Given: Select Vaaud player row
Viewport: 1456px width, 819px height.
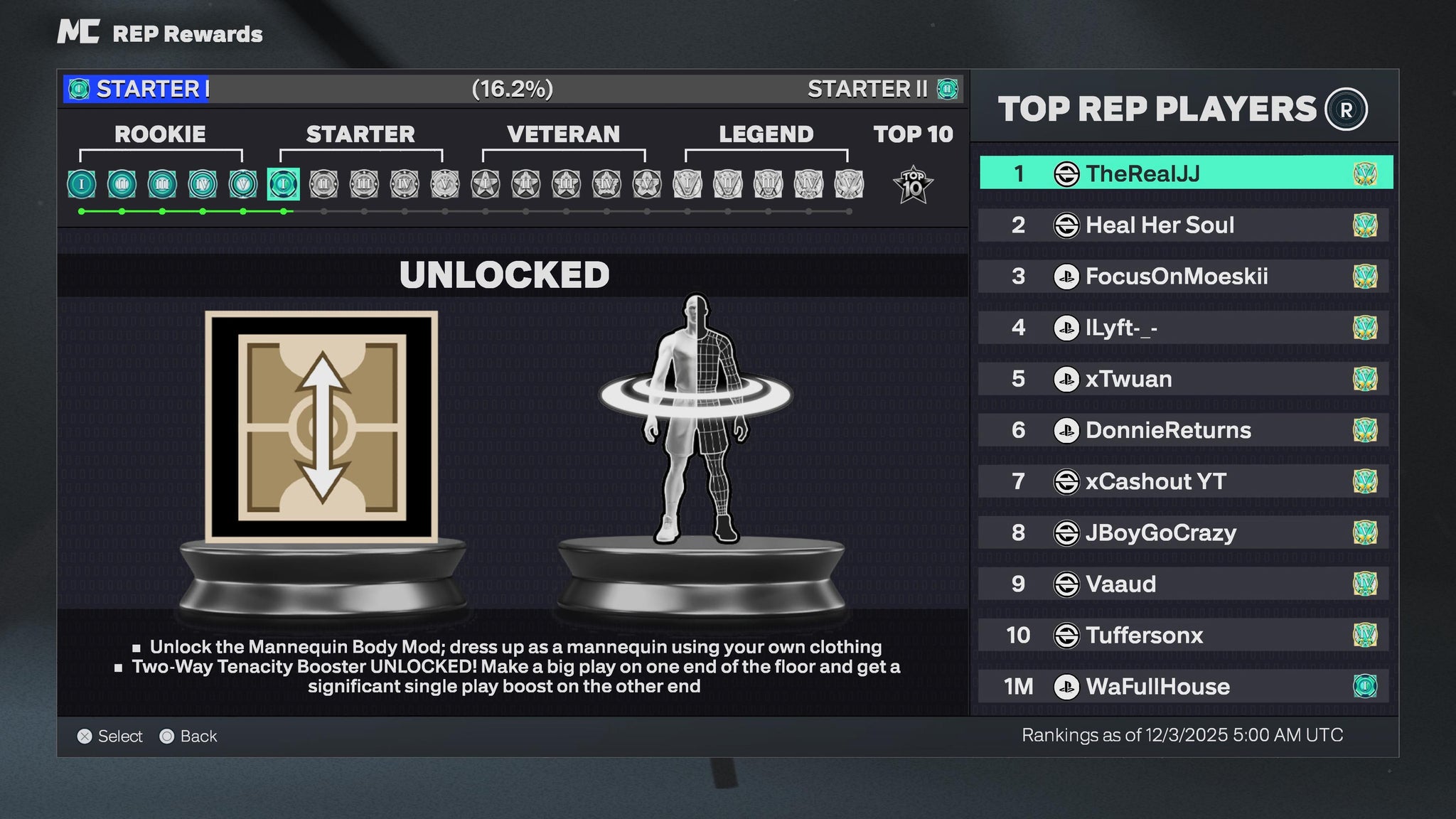Looking at the screenshot, I should click(1184, 584).
